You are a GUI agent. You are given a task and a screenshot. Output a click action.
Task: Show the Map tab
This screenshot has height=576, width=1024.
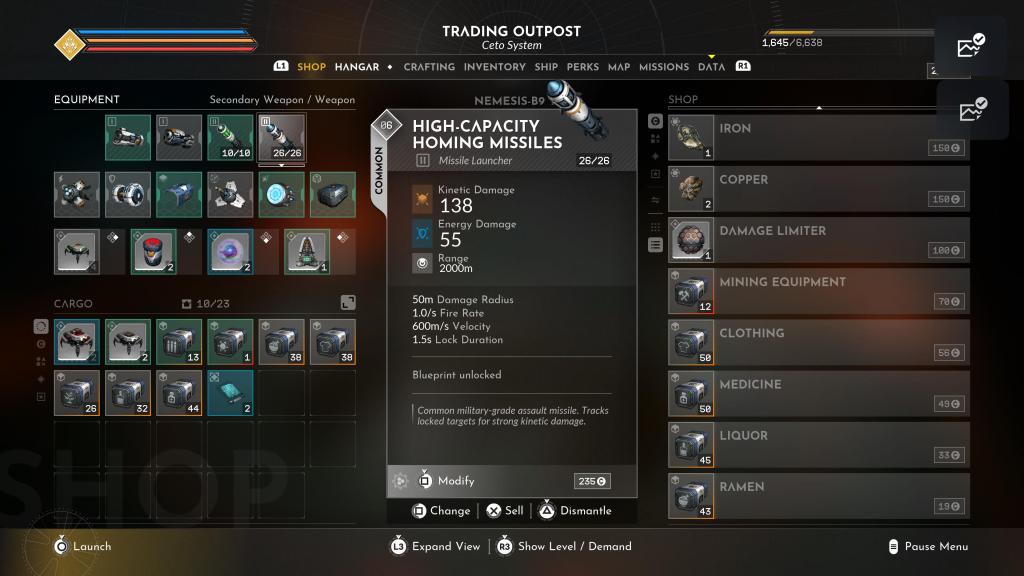point(619,67)
